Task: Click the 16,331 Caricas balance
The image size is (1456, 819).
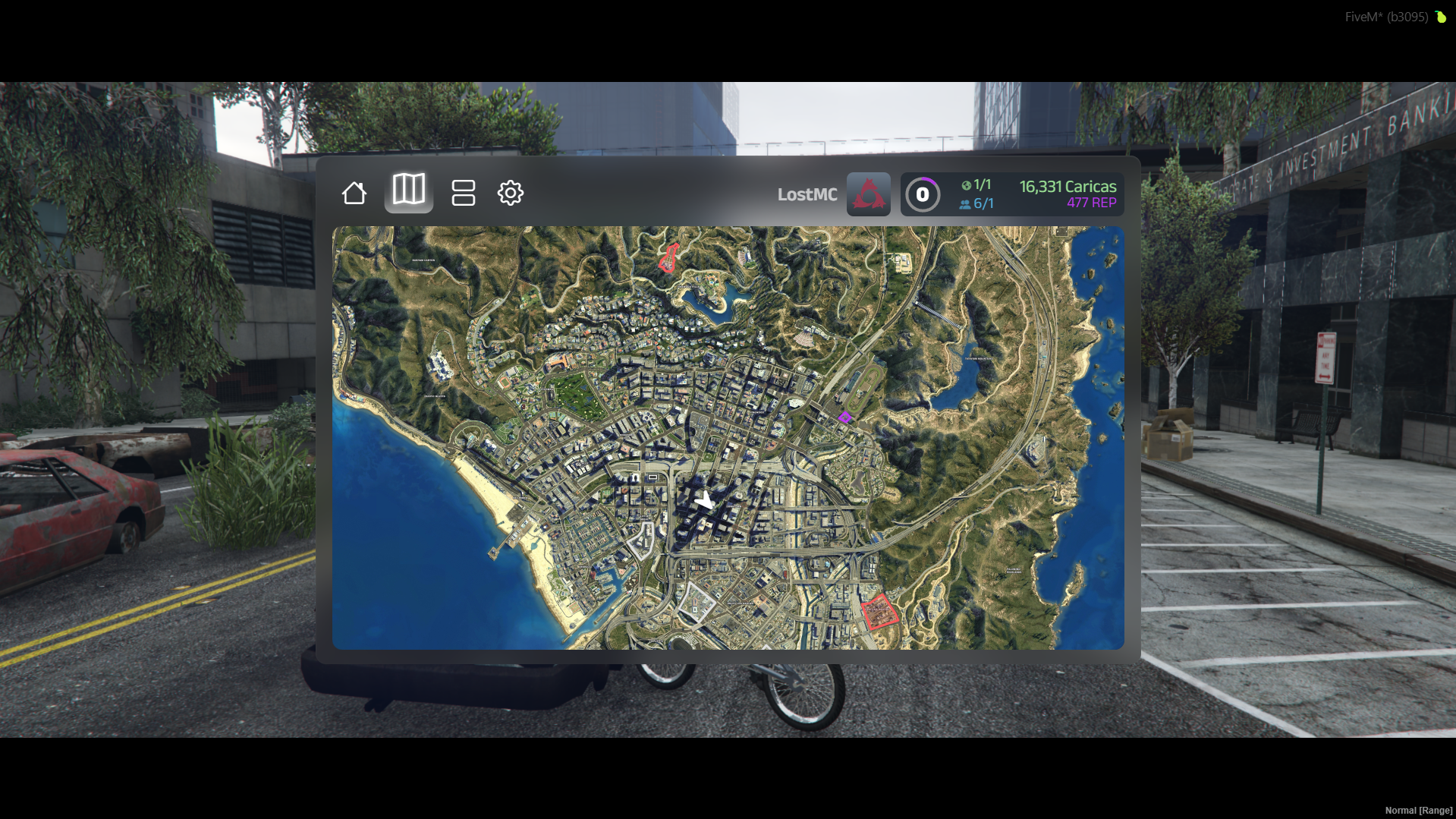Action: (1068, 184)
